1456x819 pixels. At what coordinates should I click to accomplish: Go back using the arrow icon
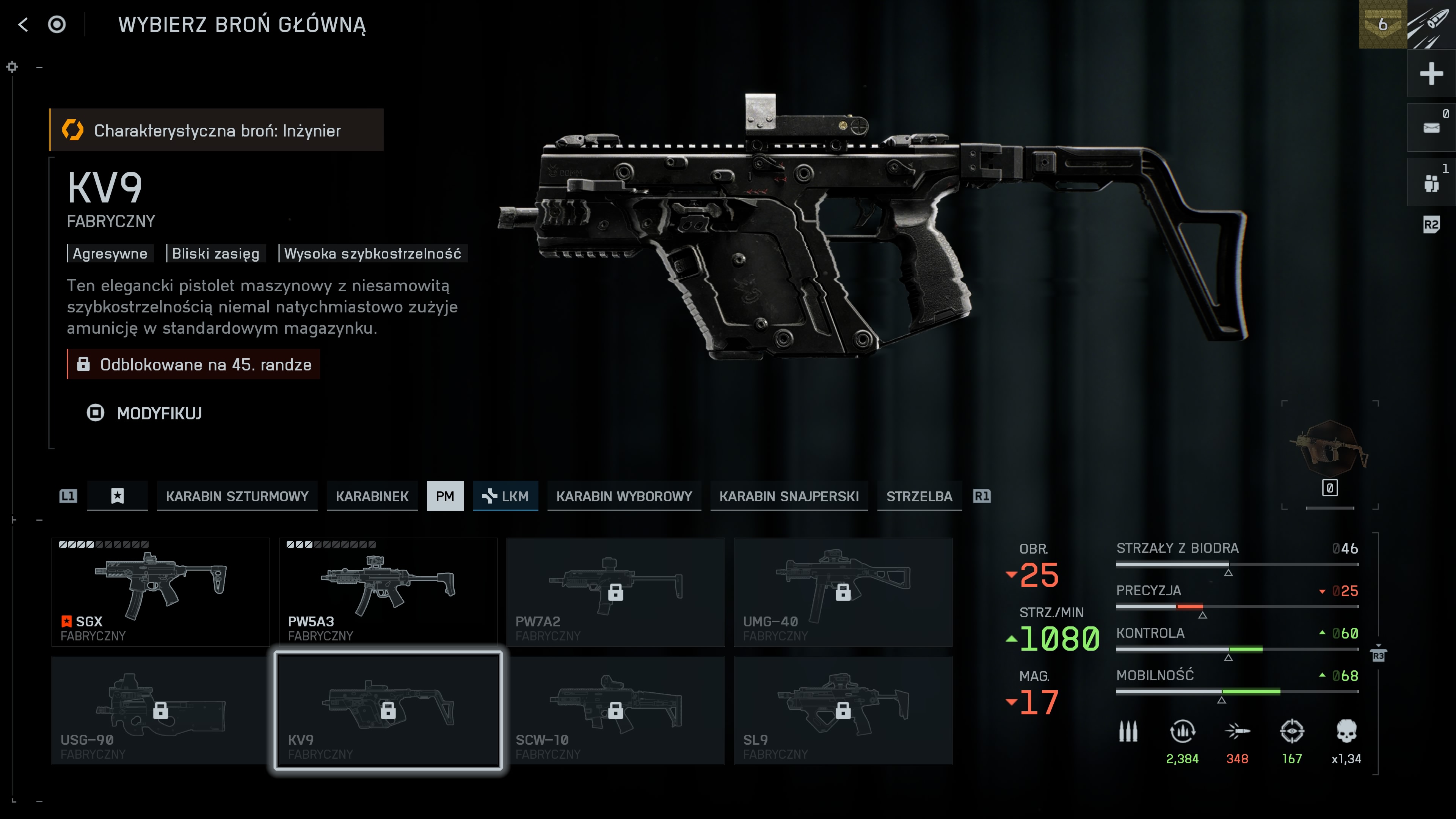coord(23,25)
